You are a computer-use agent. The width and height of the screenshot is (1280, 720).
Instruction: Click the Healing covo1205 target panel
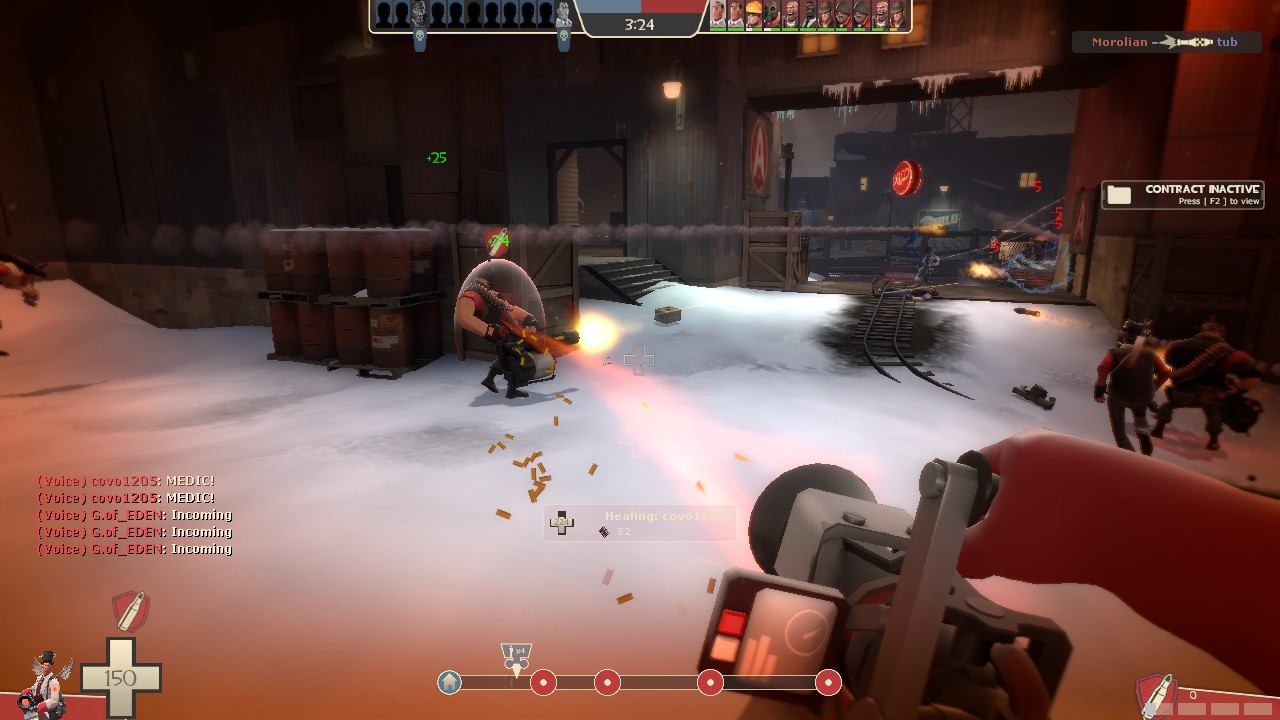tap(640, 523)
